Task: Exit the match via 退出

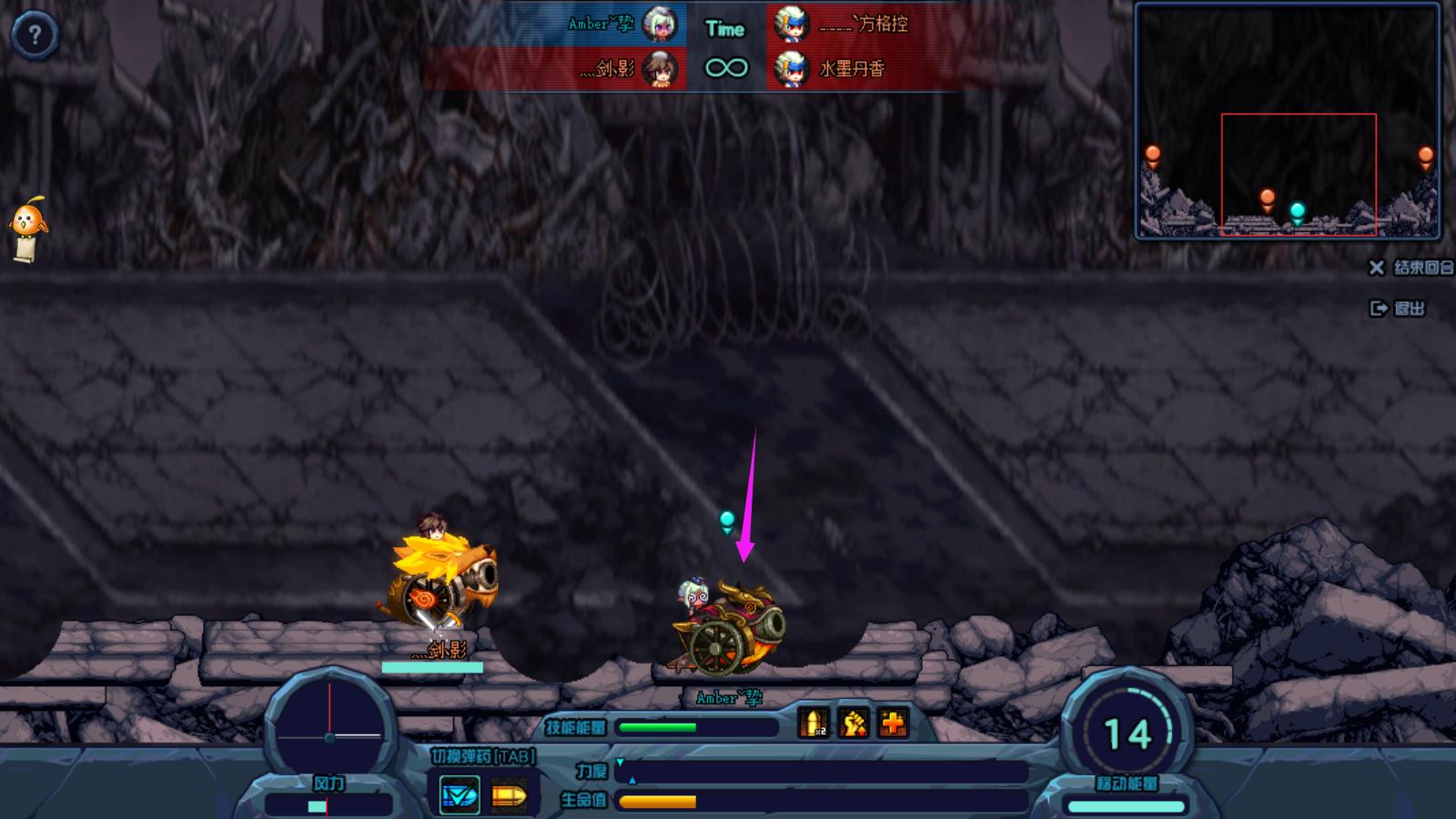Action: 1398,308
